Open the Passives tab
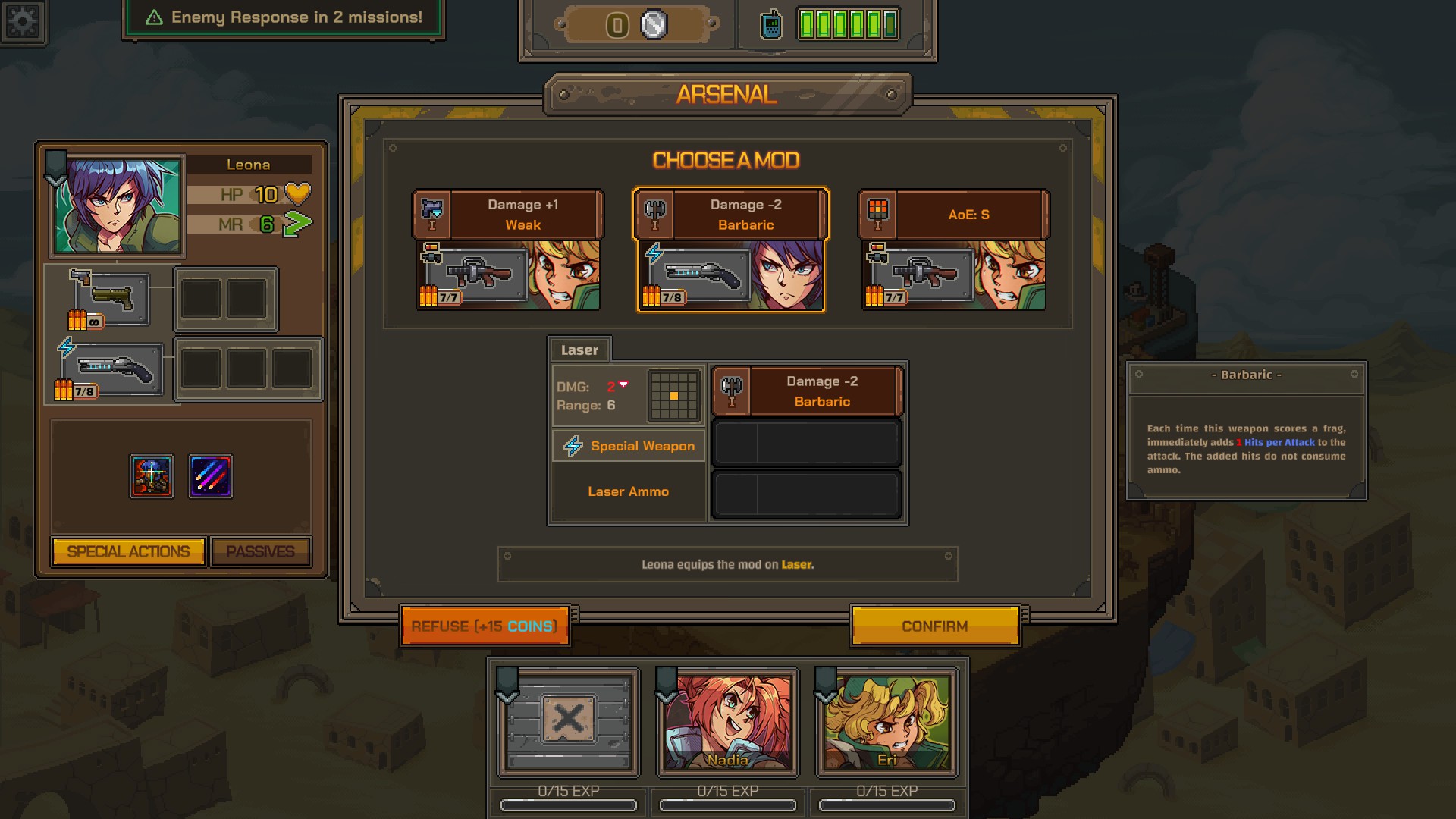 pos(261,551)
